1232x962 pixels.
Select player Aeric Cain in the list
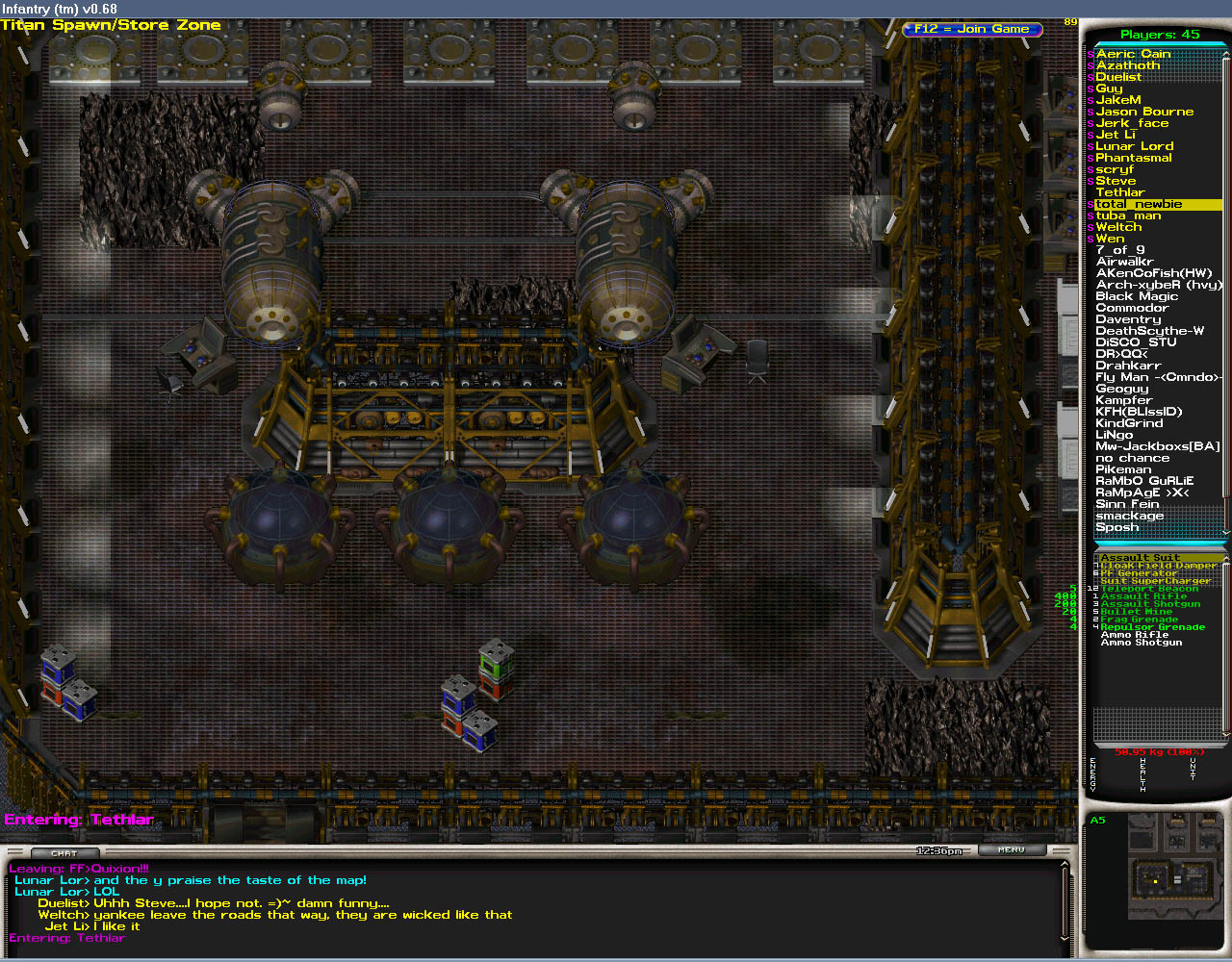pyautogui.click(x=1133, y=54)
